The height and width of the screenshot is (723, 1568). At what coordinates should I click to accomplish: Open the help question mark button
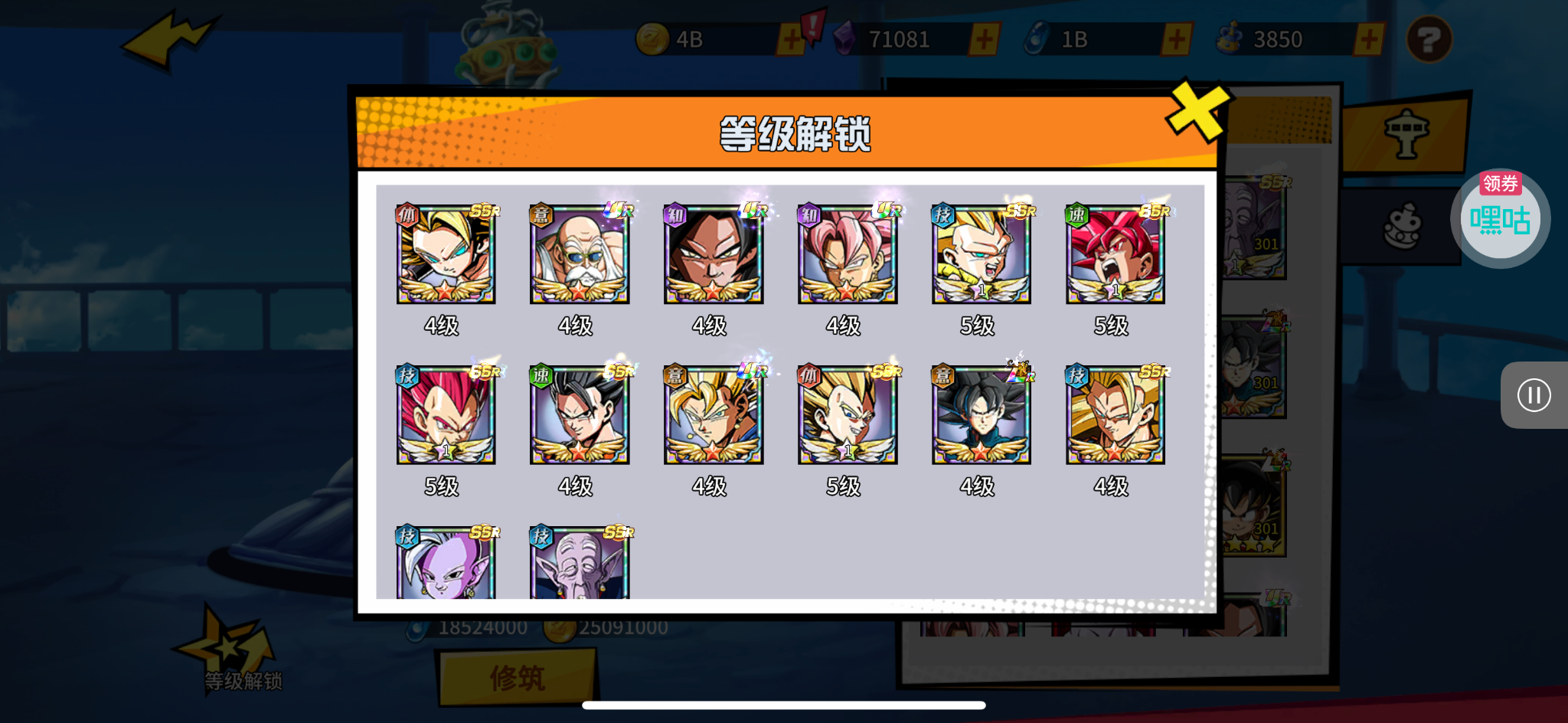(1429, 40)
